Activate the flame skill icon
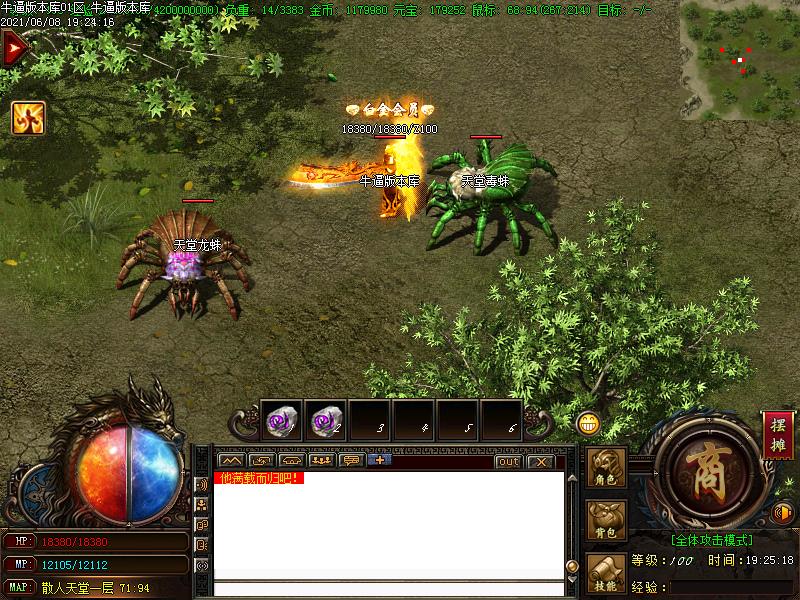The height and width of the screenshot is (600, 800). 28,118
